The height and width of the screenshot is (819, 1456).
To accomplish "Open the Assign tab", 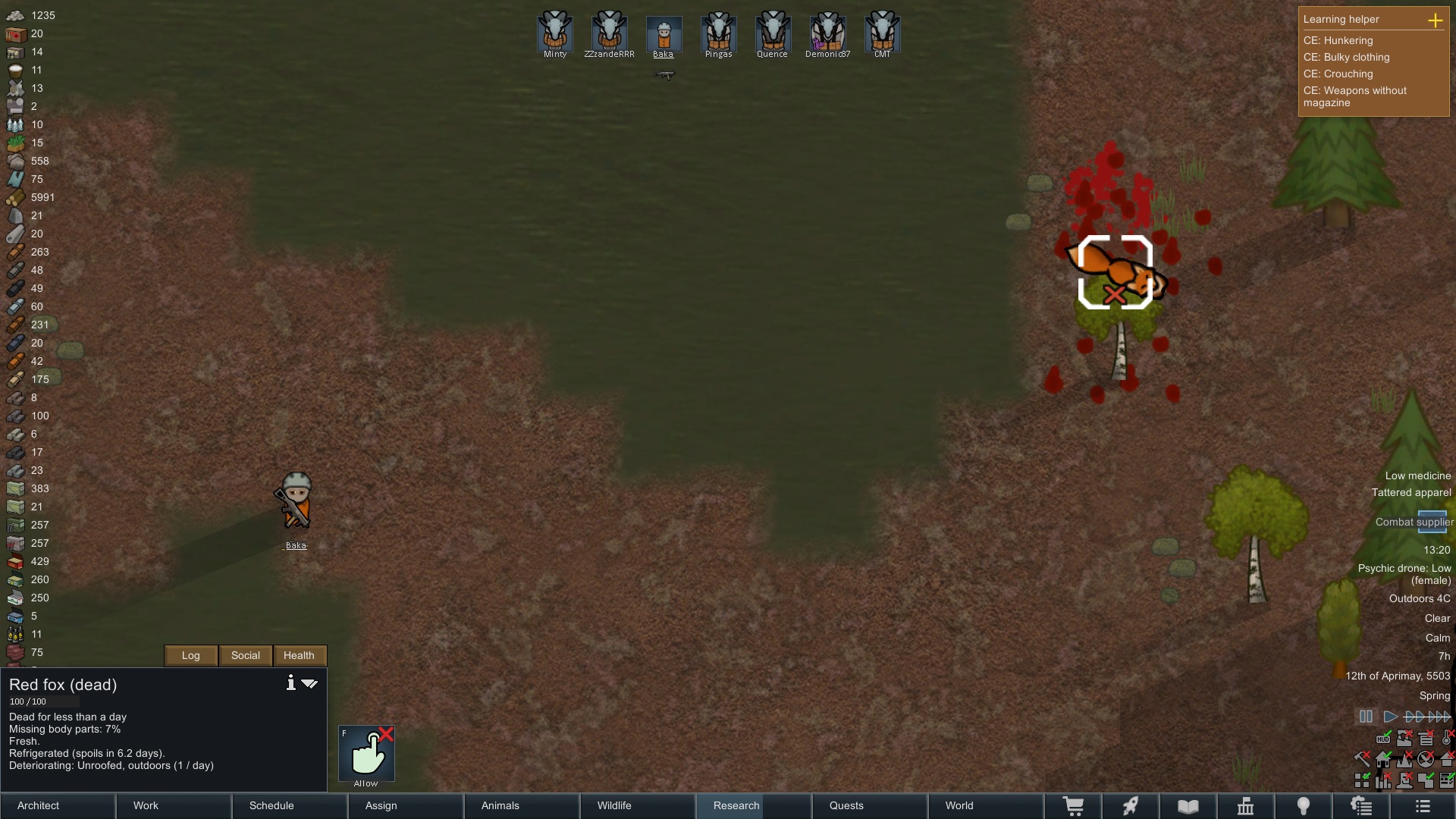I will point(406,805).
